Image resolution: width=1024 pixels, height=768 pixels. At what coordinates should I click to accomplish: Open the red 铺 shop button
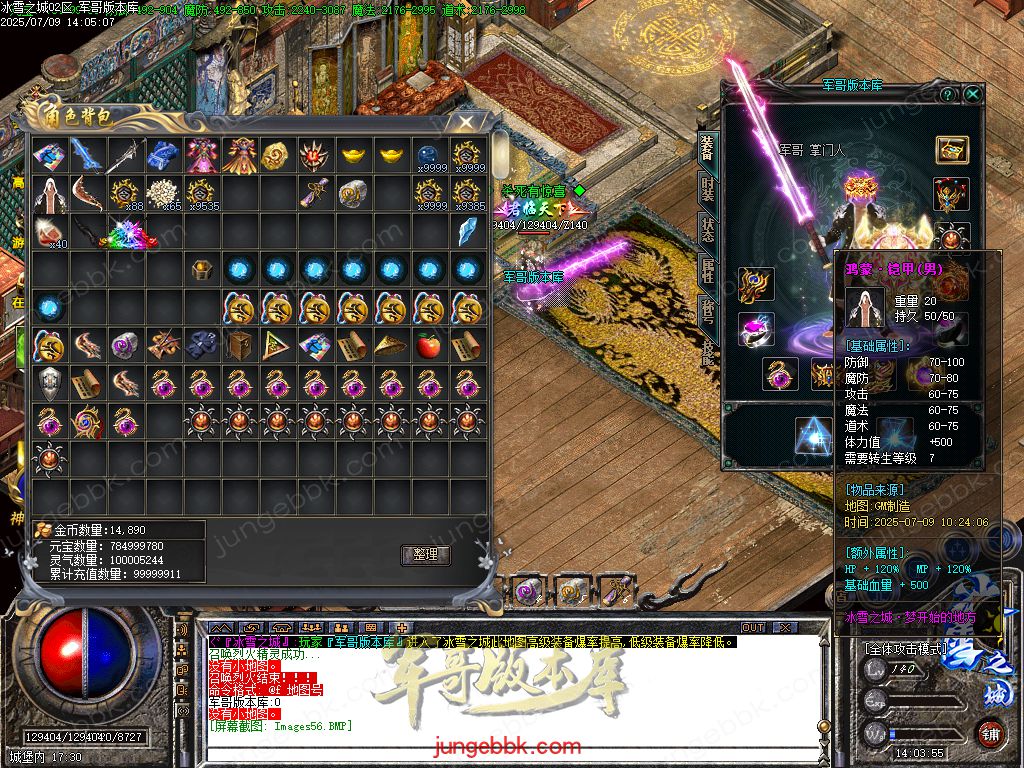pos(991,733)
